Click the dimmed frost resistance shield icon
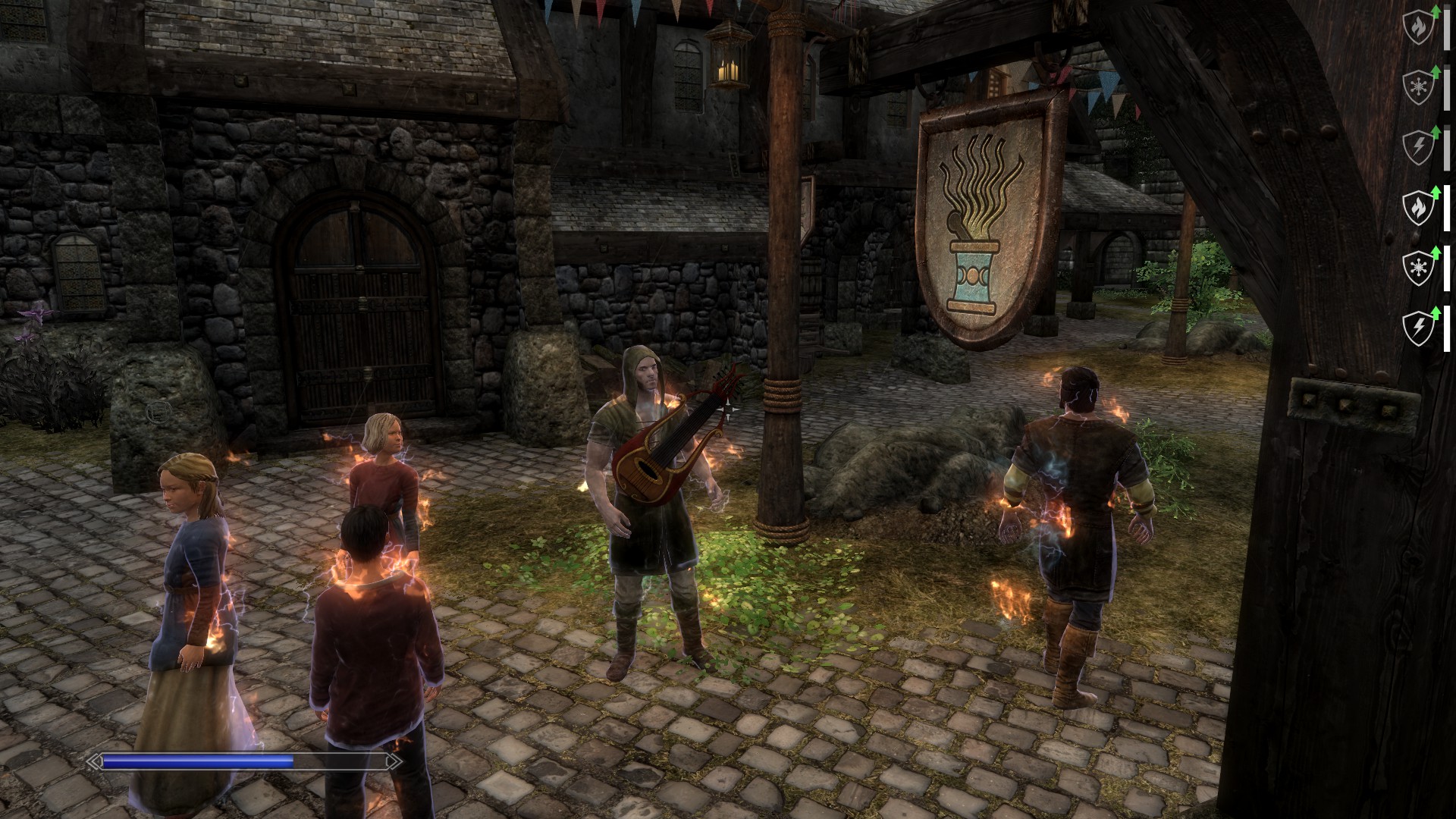The width and height of the screenshot is (1456, 819). [1418, 88]
